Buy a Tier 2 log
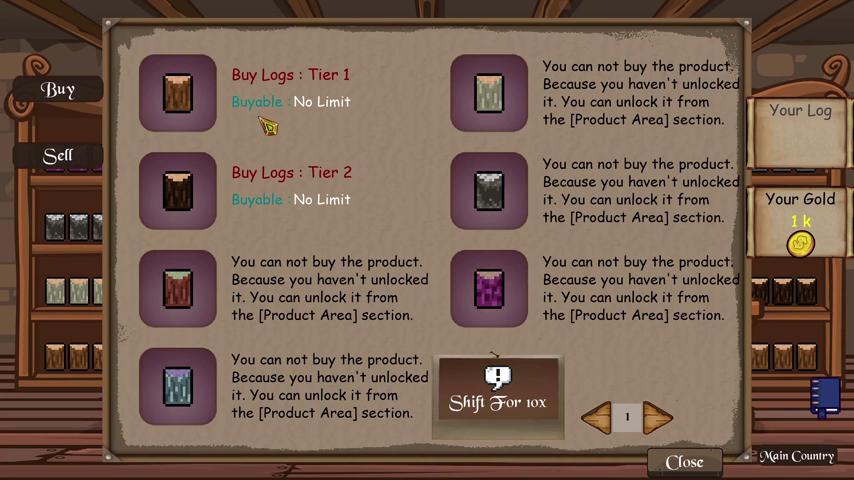Viewport: 854px width, 480px height. 178,191
